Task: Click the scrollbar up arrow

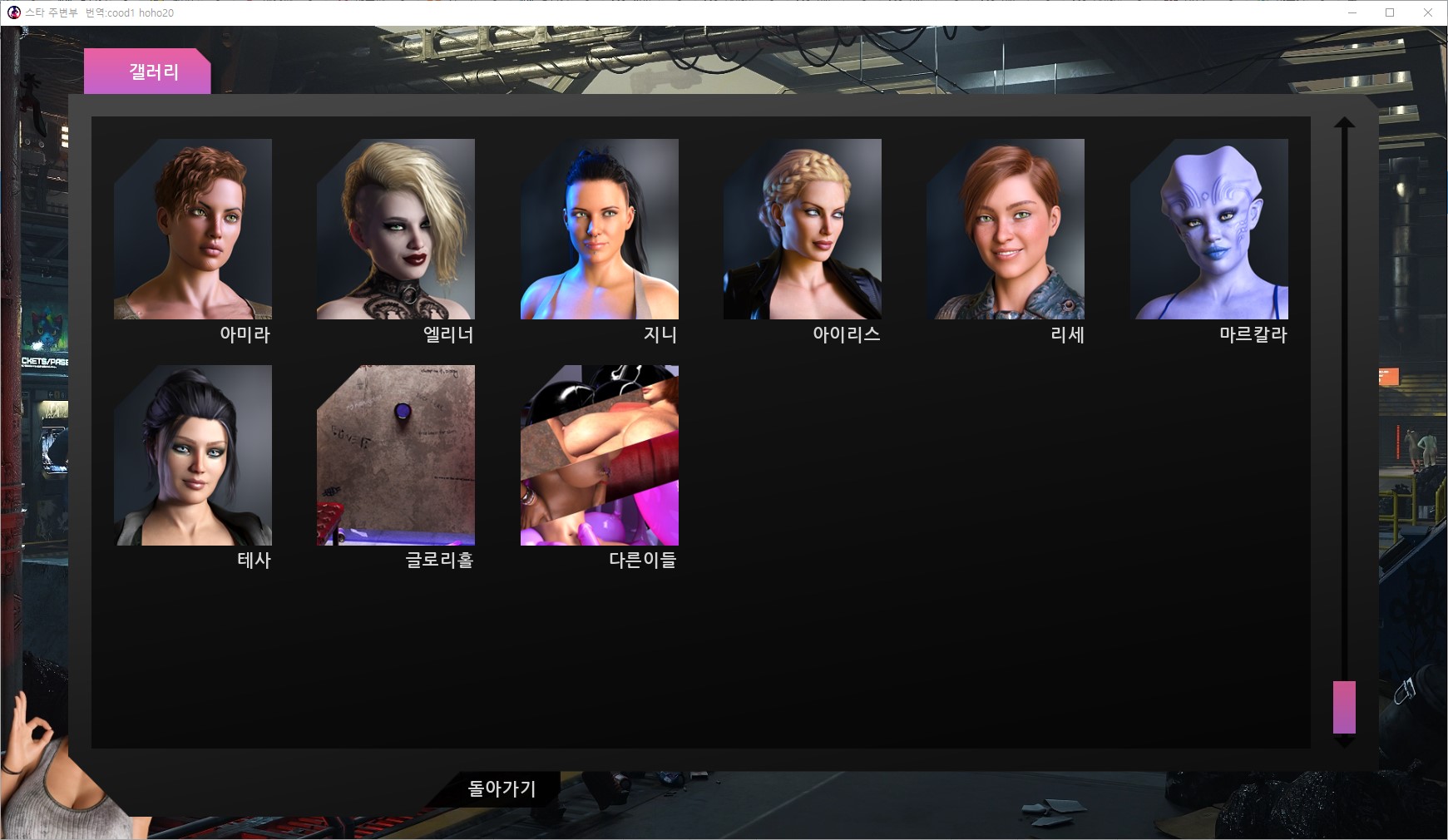Action: 1345,124
